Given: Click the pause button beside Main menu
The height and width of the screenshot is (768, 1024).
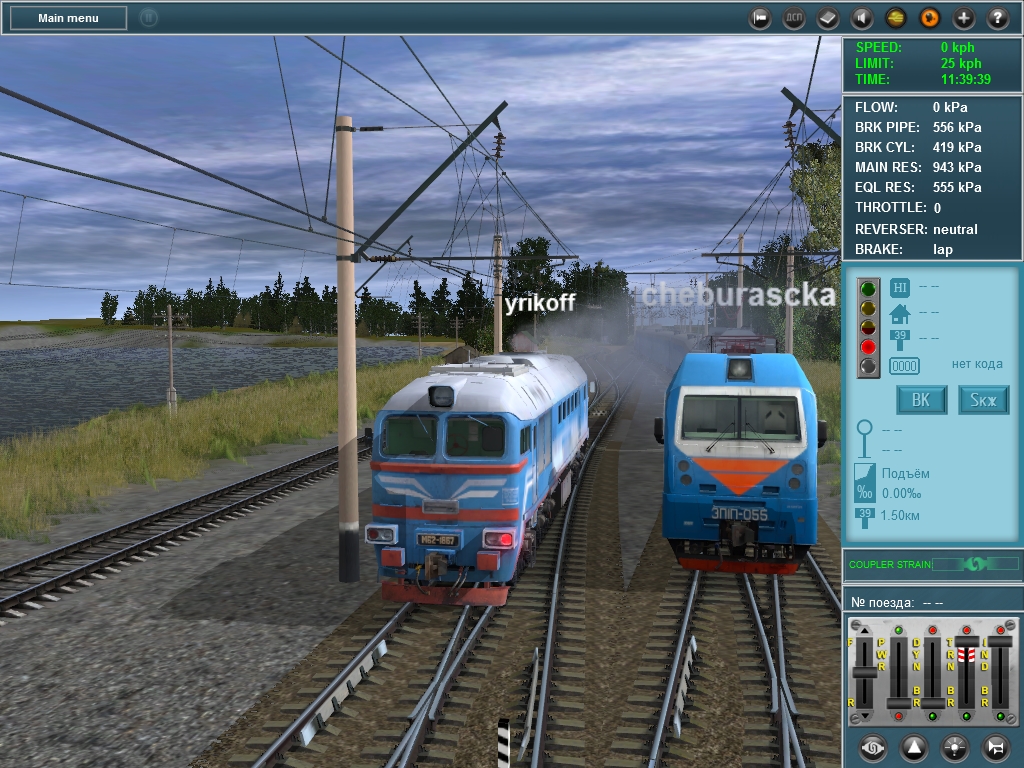Looking at the screenshot, I should [149, 18].
